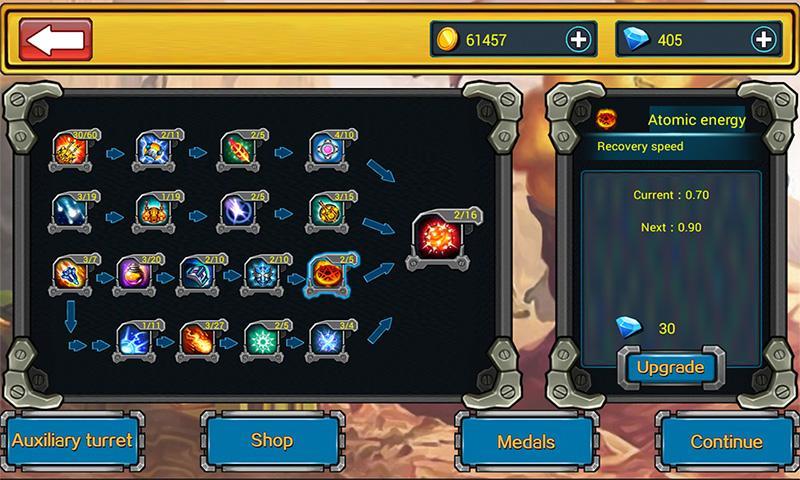Screen dimensions: 800x480
Task: Select the snowflake skill at 2/10
Action: point(262,273)
